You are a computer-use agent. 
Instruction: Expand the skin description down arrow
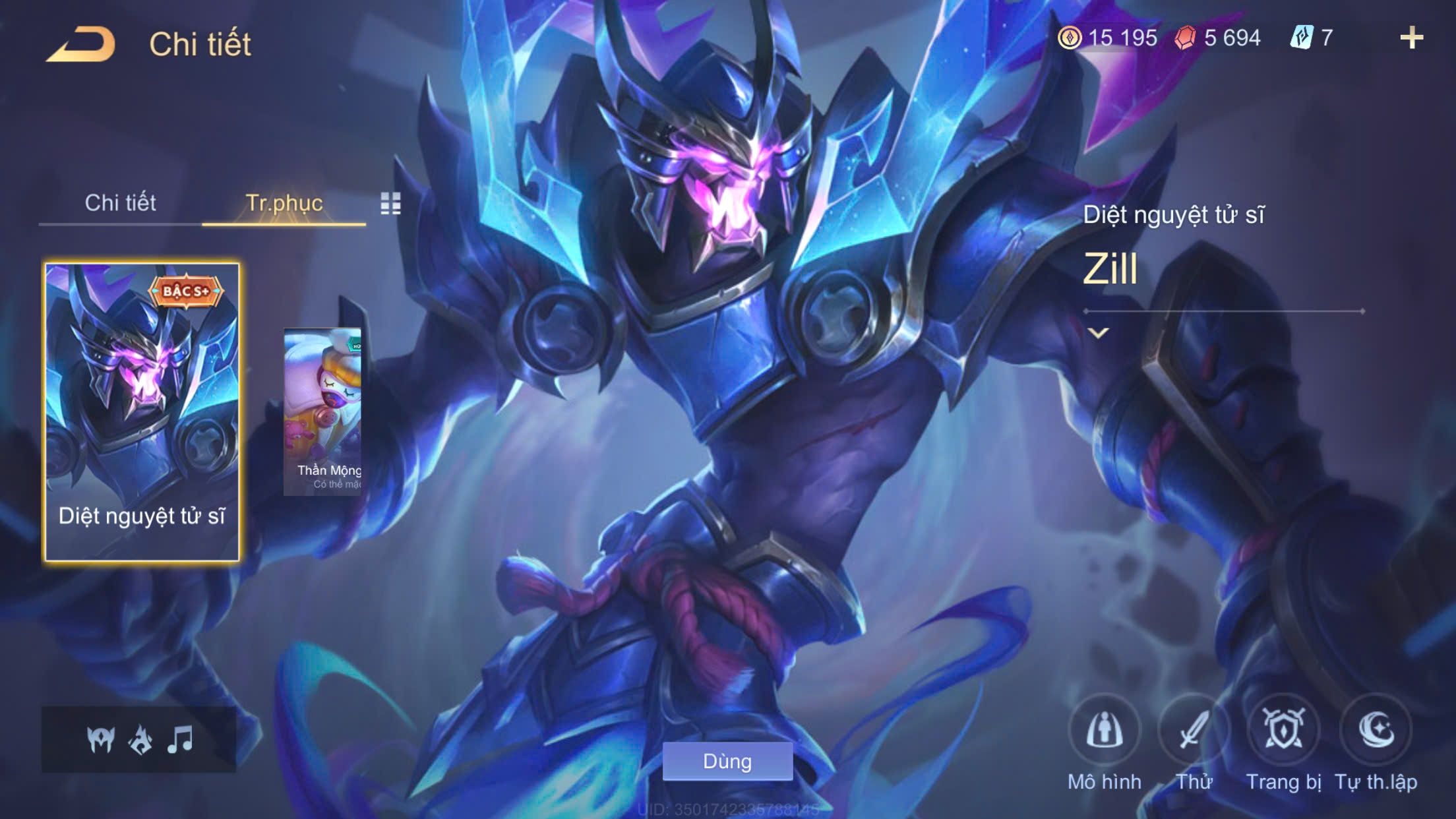point(1098,333)
